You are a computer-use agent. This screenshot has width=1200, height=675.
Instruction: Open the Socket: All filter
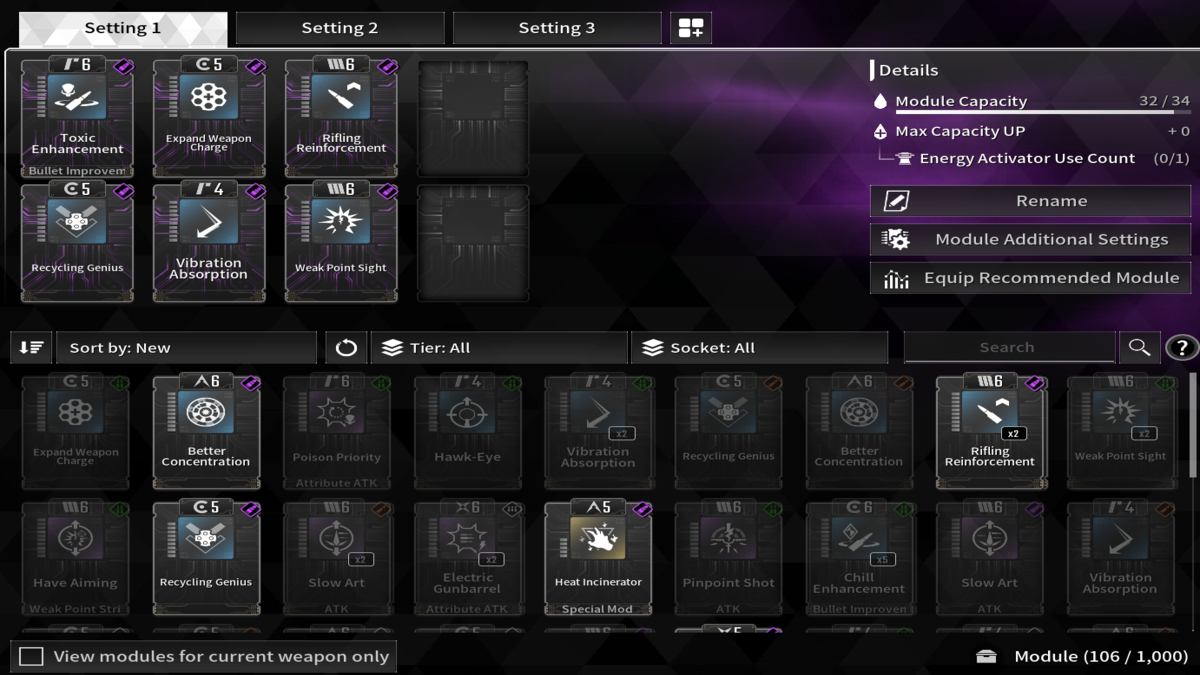tap(760, 348)
